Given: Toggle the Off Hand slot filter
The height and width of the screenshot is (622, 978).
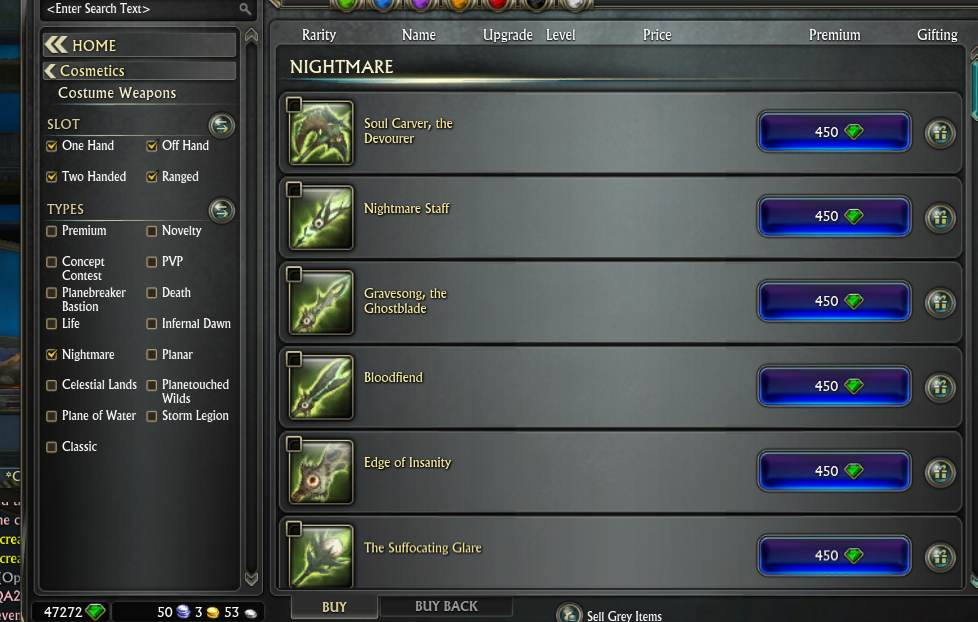Looking at the screenshot, I should point(152,146).
